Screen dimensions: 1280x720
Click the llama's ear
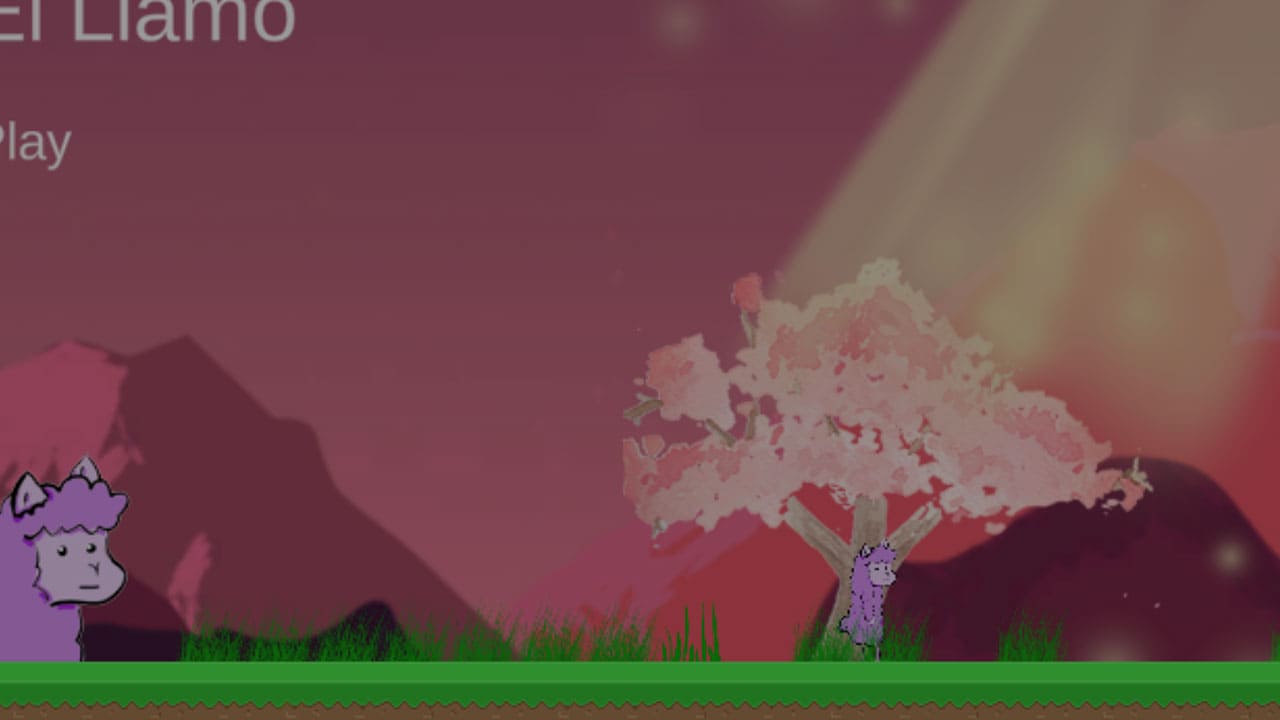pyautogui.click(x=27, y=490)
